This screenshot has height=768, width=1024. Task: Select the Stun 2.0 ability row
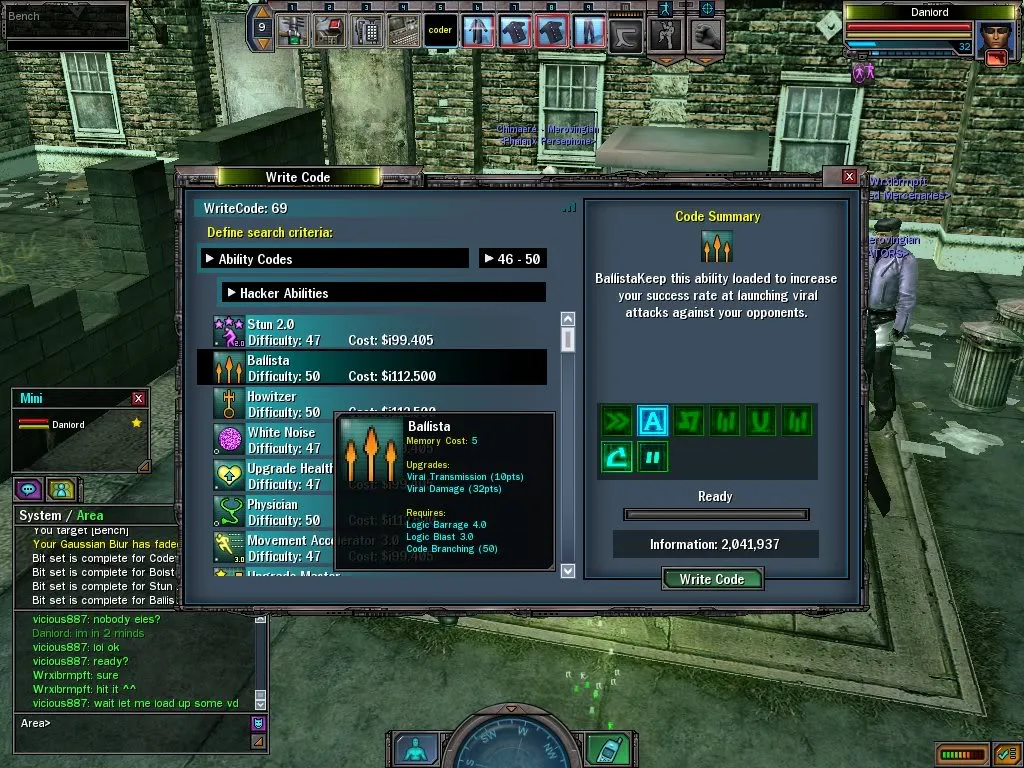pos(380,332)
